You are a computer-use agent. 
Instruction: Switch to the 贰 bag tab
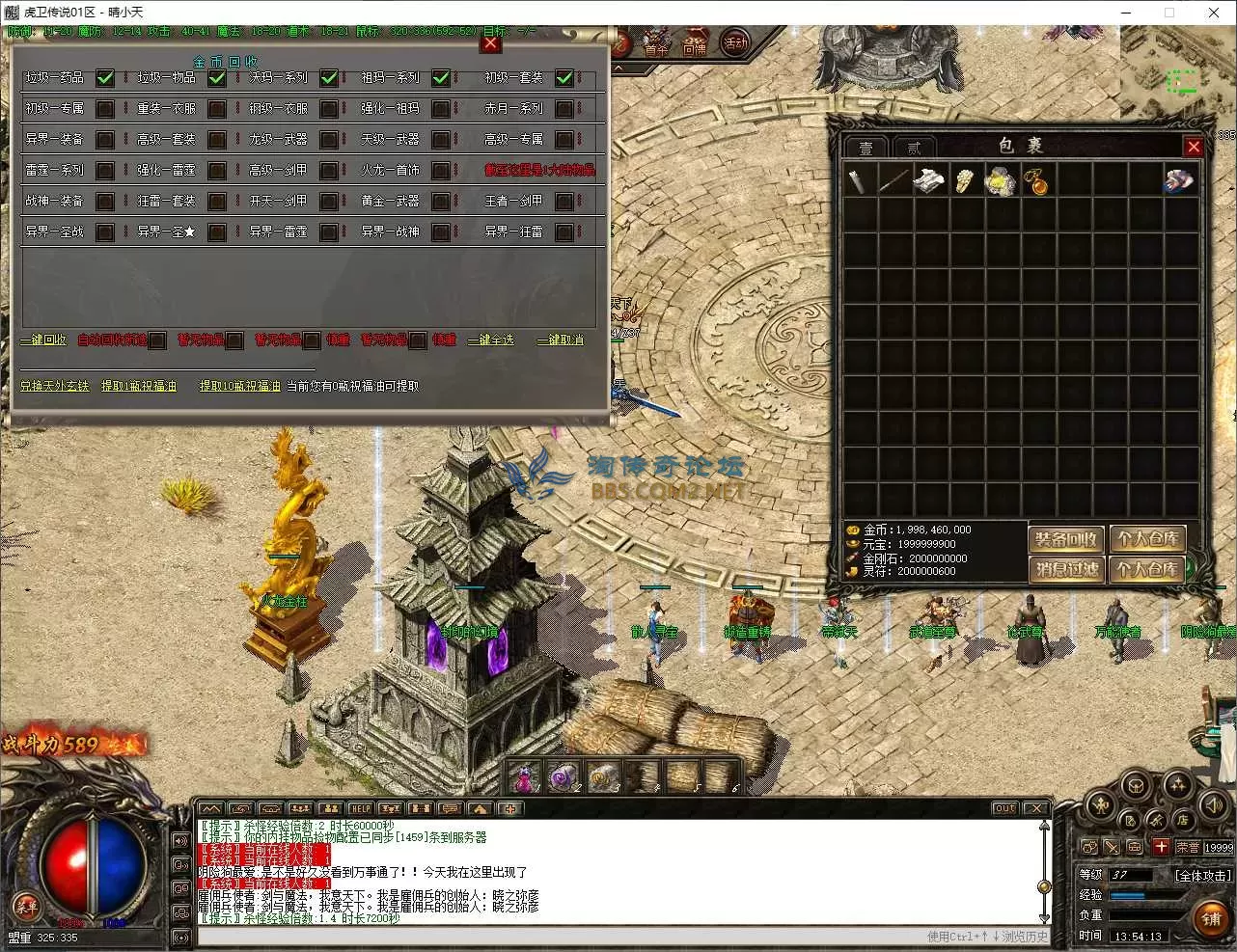[913, 148]
